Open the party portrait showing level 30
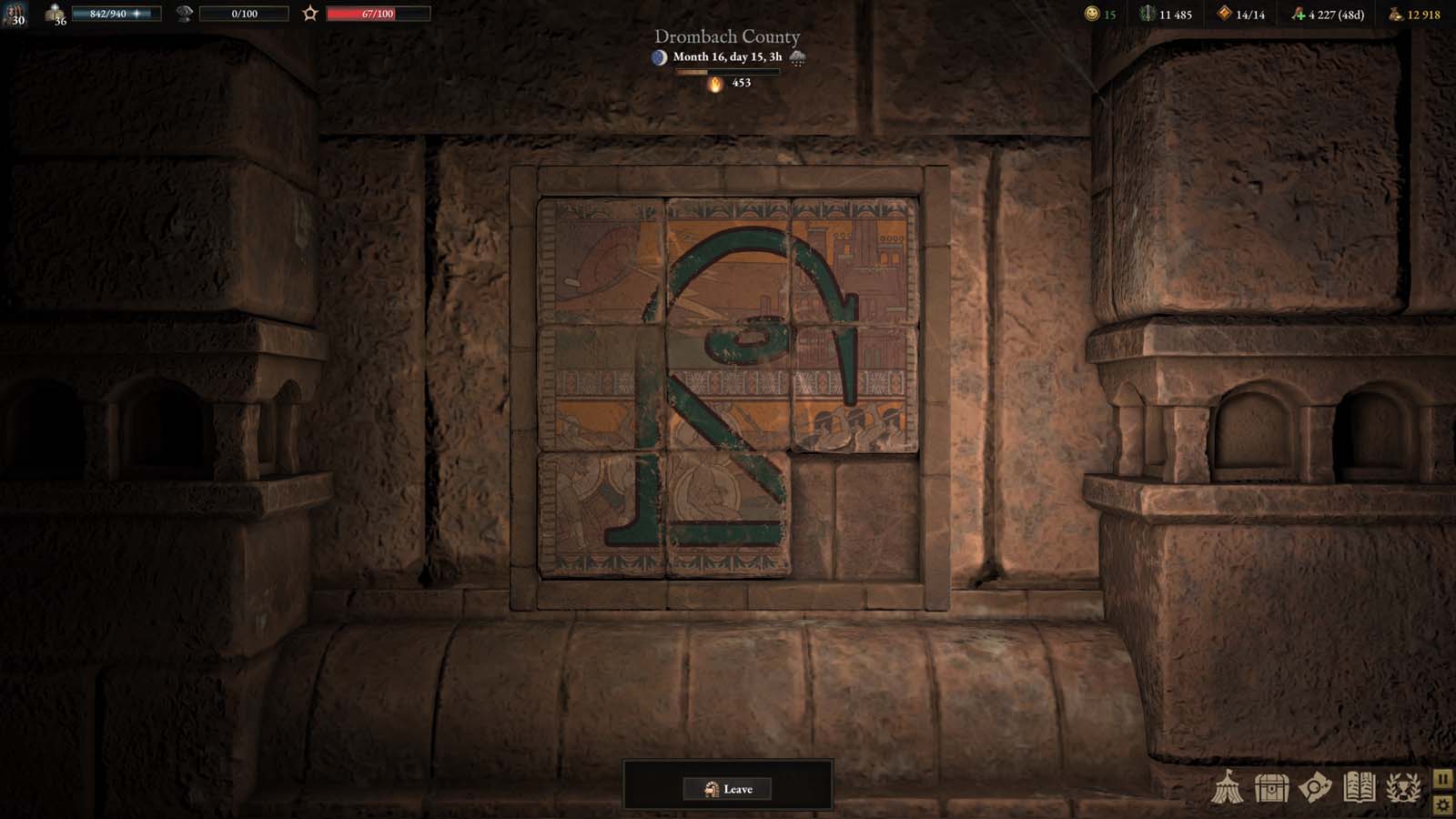Screen dimensions: 1456x819 (x=16, y=14)
